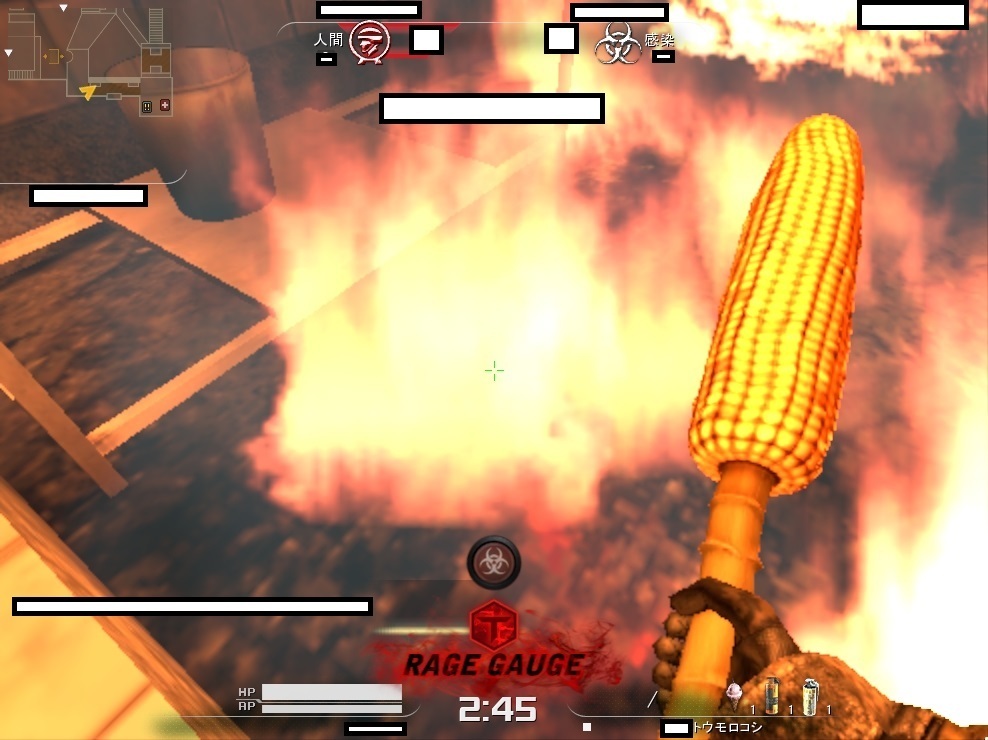Screen dimensions: 988x740
Task: Select the pale smoke grenade canister
Action: point(811,695)
